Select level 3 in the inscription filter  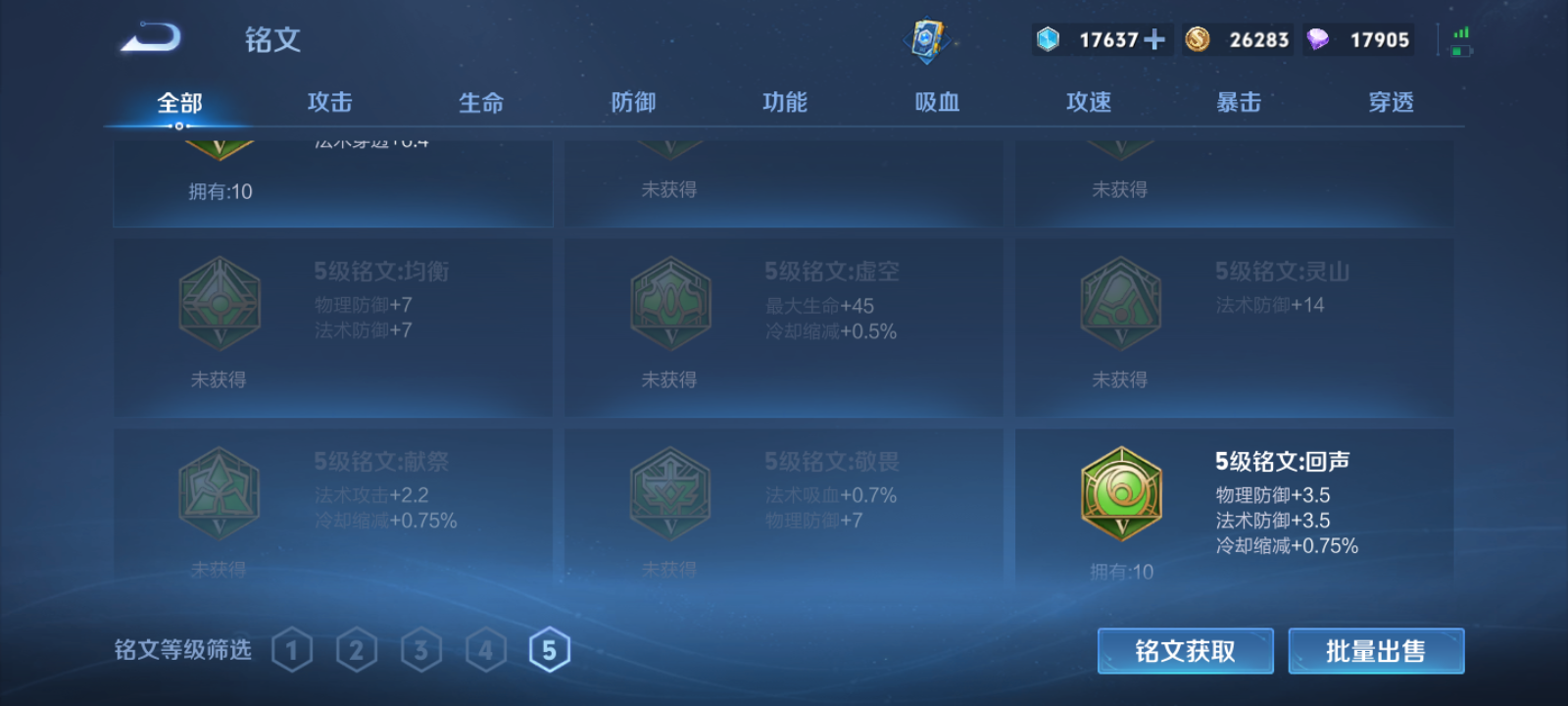click(x=421, y=648)
